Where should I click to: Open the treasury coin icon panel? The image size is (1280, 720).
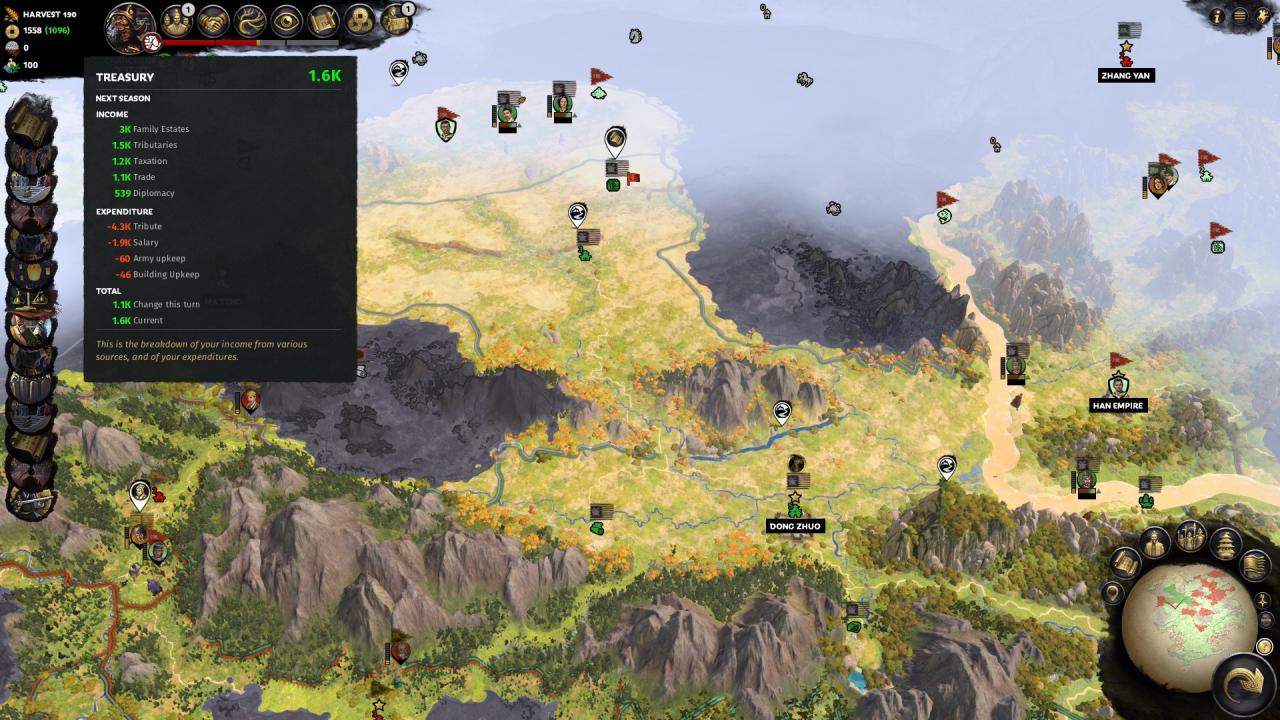pos(360,21)
